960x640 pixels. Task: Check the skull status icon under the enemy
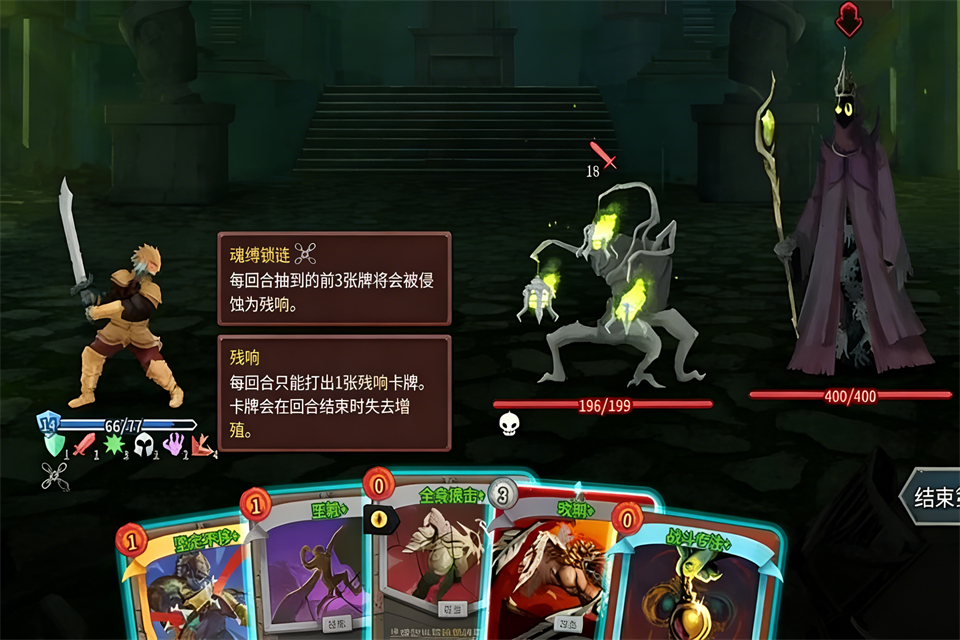coord(509,424)
